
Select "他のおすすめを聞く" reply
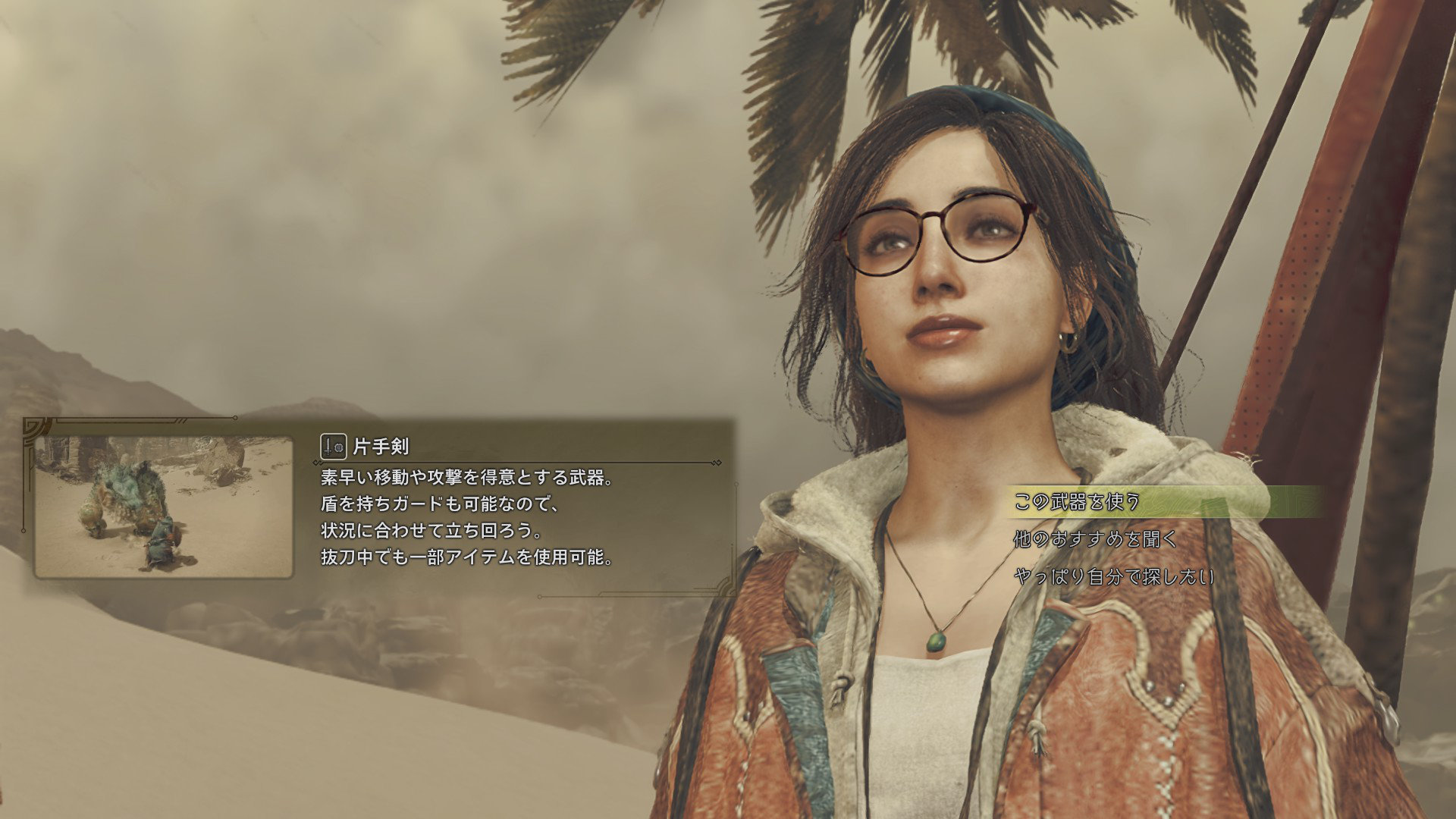[1095, 539]
